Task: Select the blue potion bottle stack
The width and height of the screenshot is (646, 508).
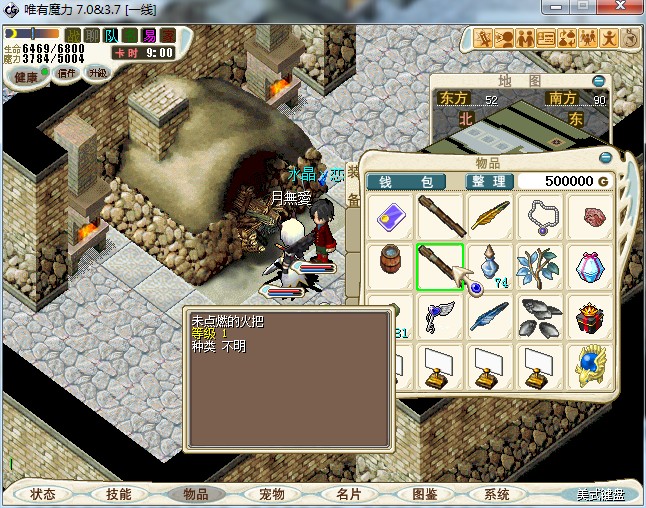Action: coord(490,268)
